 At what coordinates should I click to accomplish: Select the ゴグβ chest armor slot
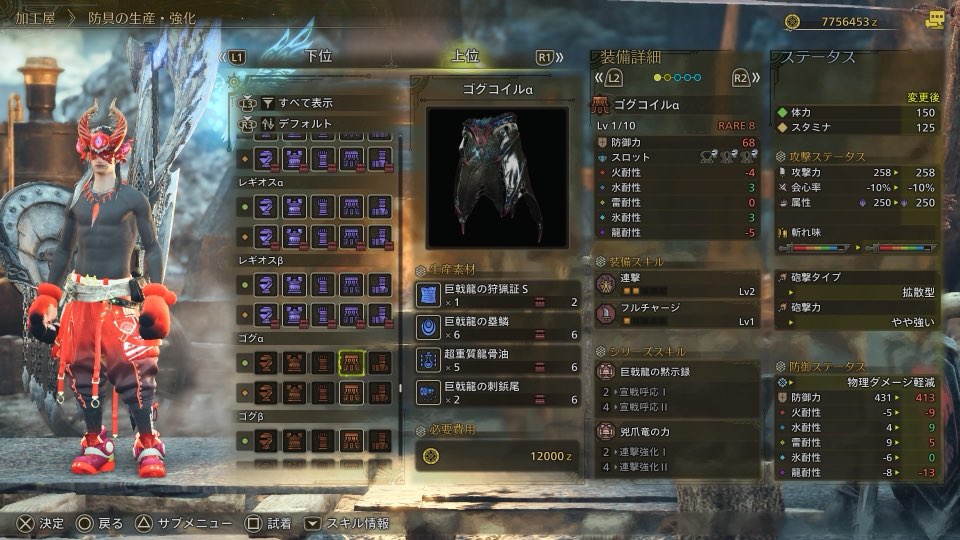point(295,439)
